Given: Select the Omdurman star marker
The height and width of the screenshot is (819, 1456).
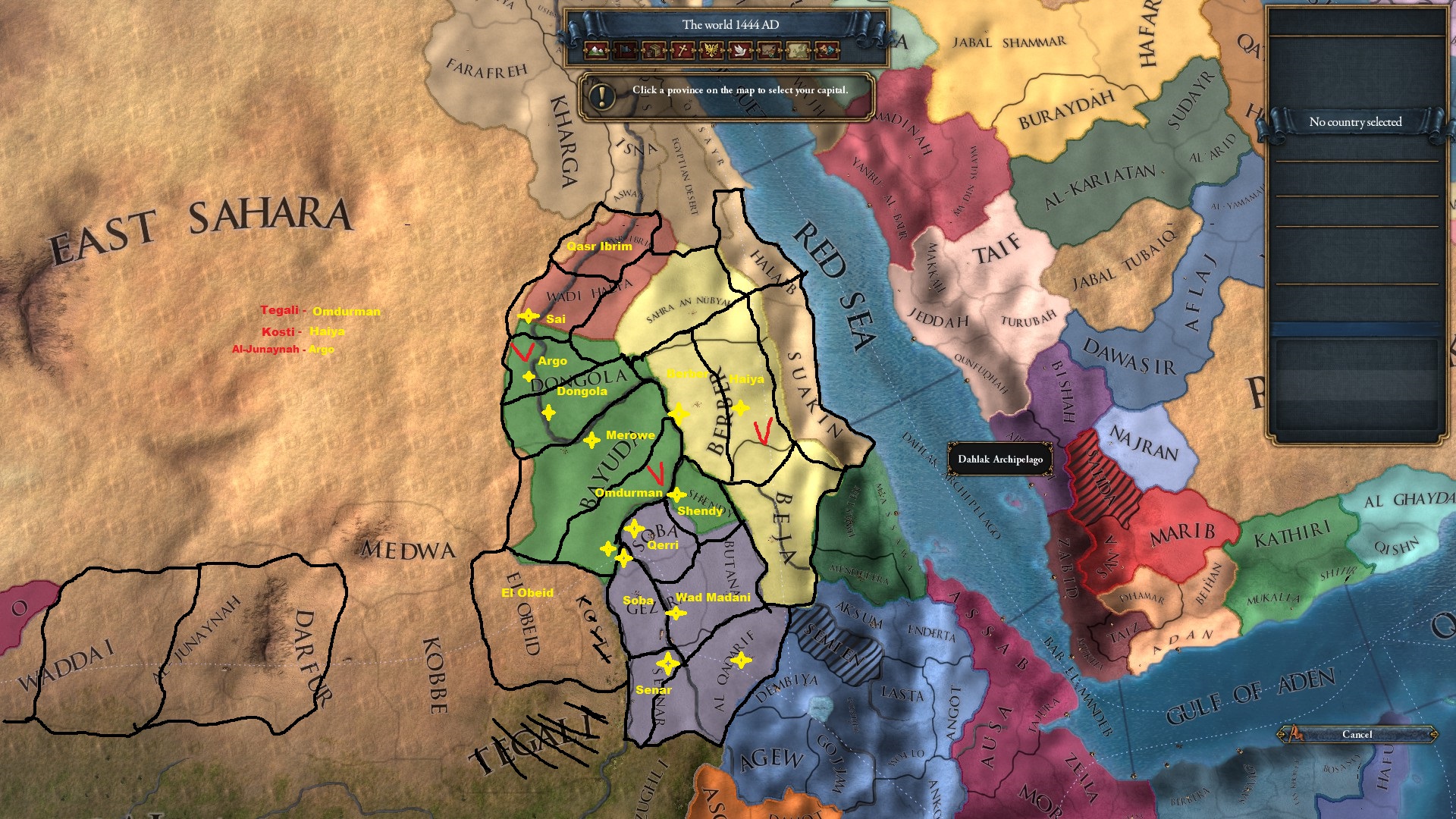Looking at the screenshot, I should (x=677, y=496).
